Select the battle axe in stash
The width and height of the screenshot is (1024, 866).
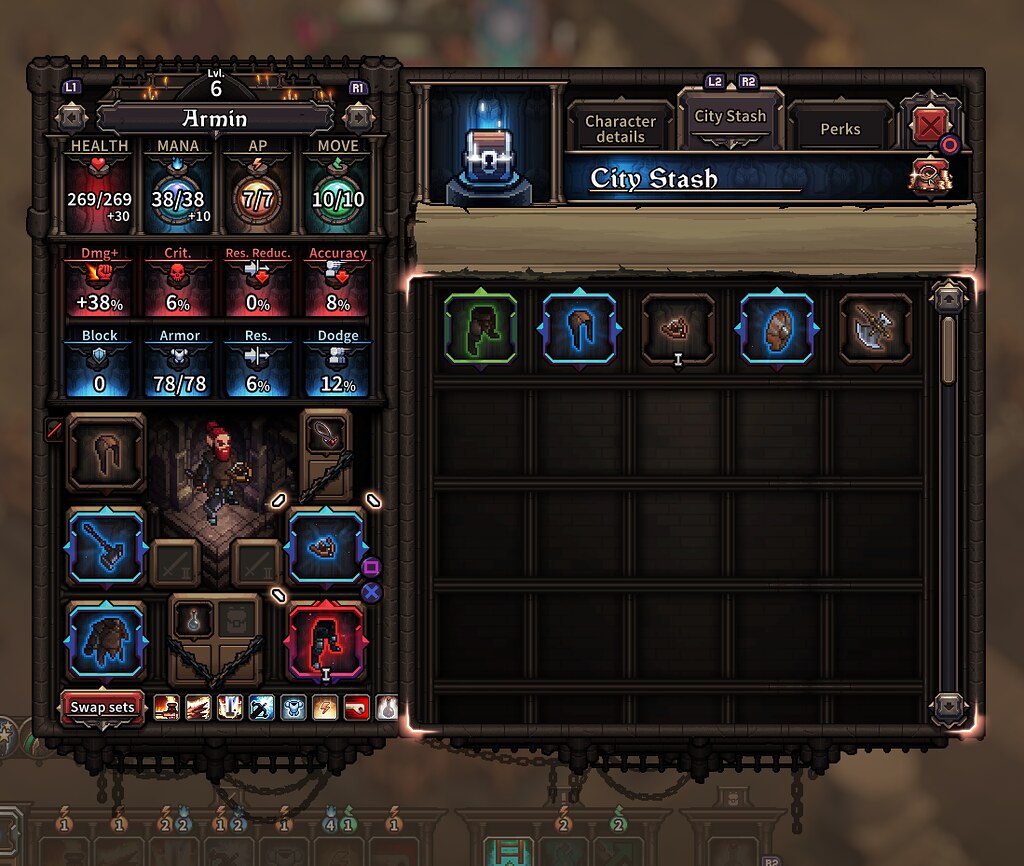[875, 329]
